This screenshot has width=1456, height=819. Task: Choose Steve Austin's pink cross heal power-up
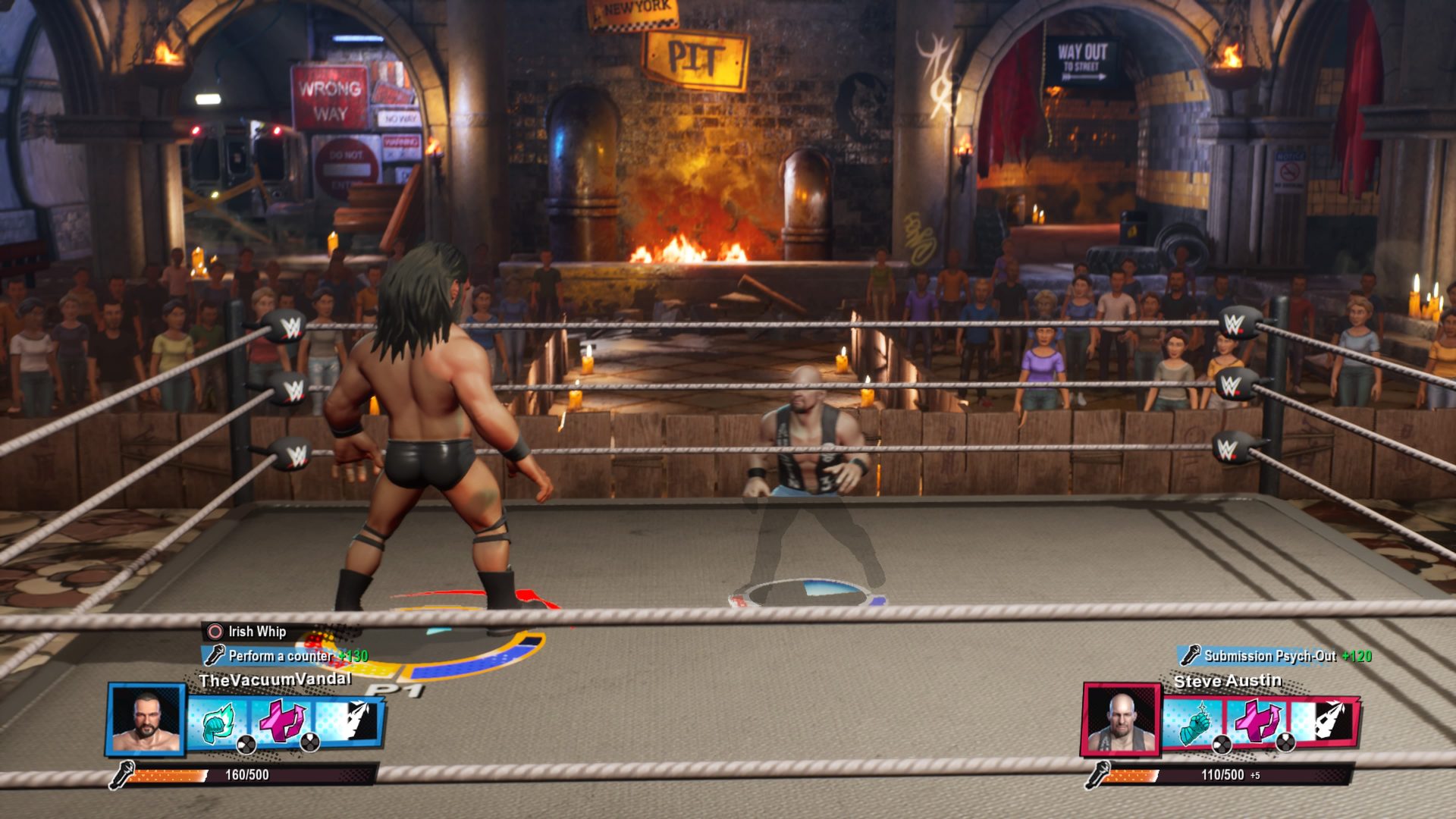click(1257, 721)
